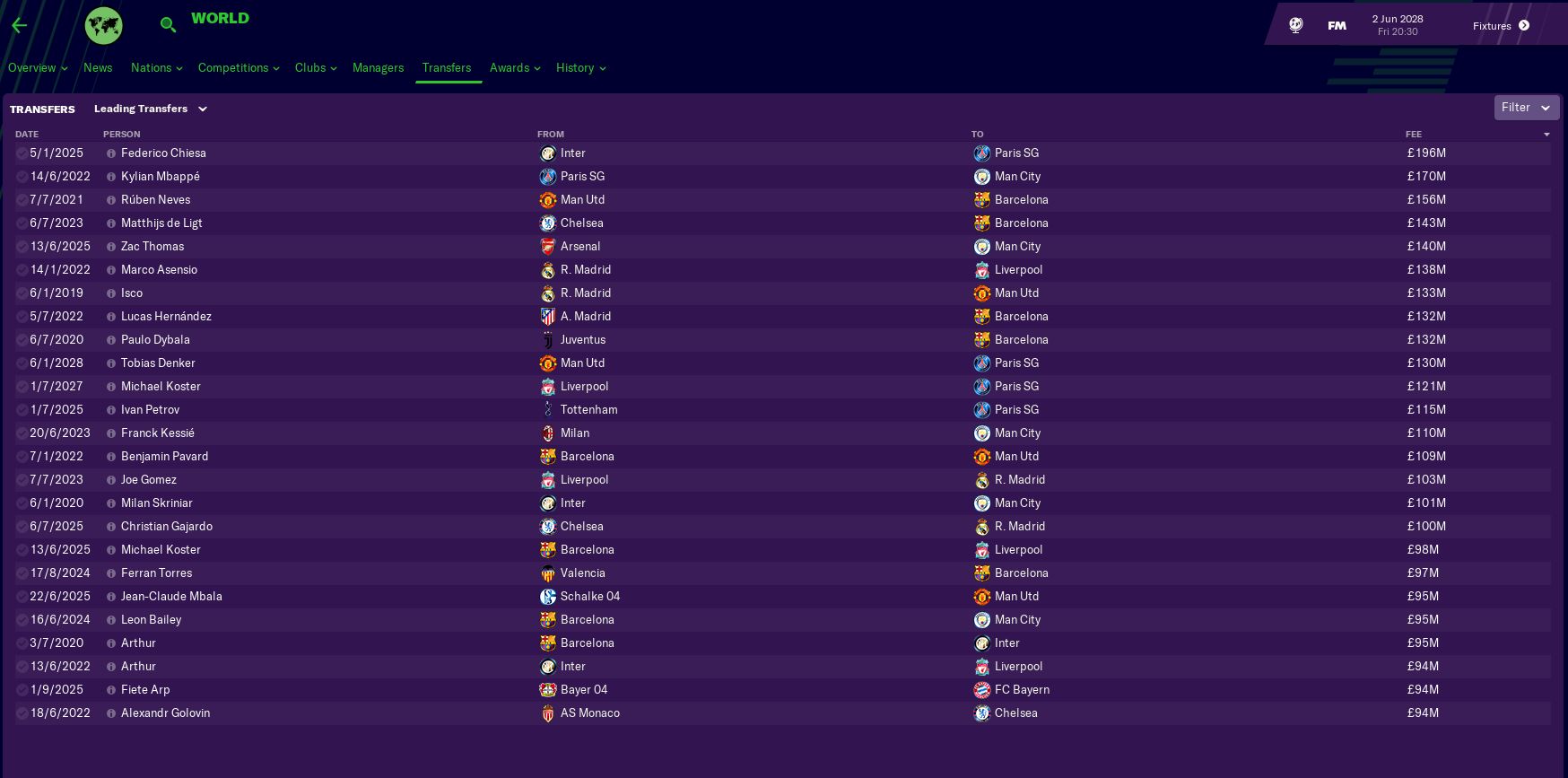
Task: Click the Juventus crest beside Paulo Dybala
Action: coord(548,340)
